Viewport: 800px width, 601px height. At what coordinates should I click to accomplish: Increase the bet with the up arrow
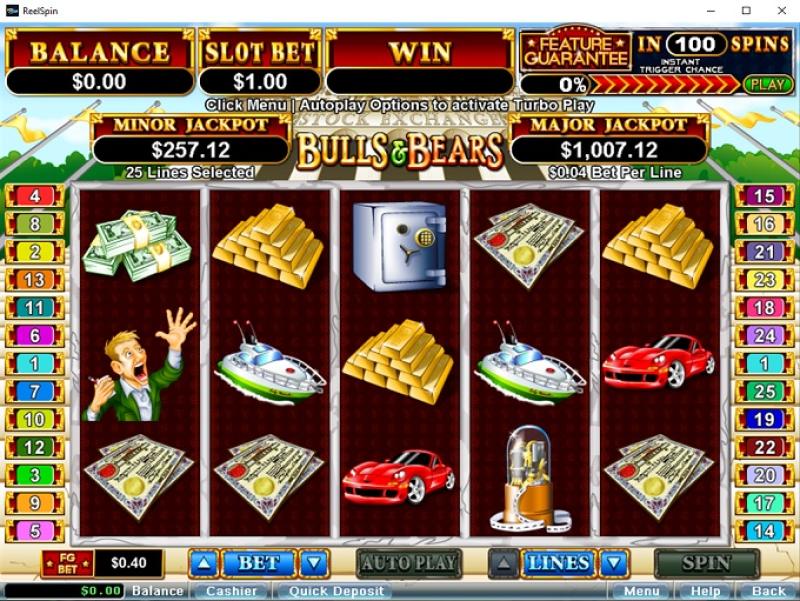pos(203,563)
